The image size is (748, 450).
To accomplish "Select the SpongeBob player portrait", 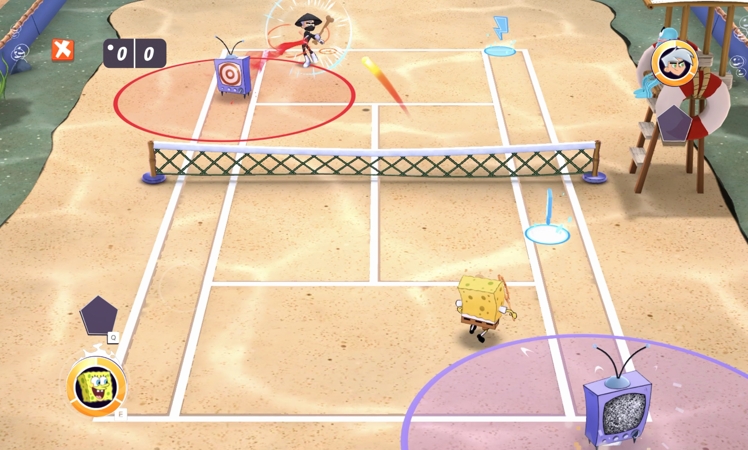I will (x=96, y=386).
